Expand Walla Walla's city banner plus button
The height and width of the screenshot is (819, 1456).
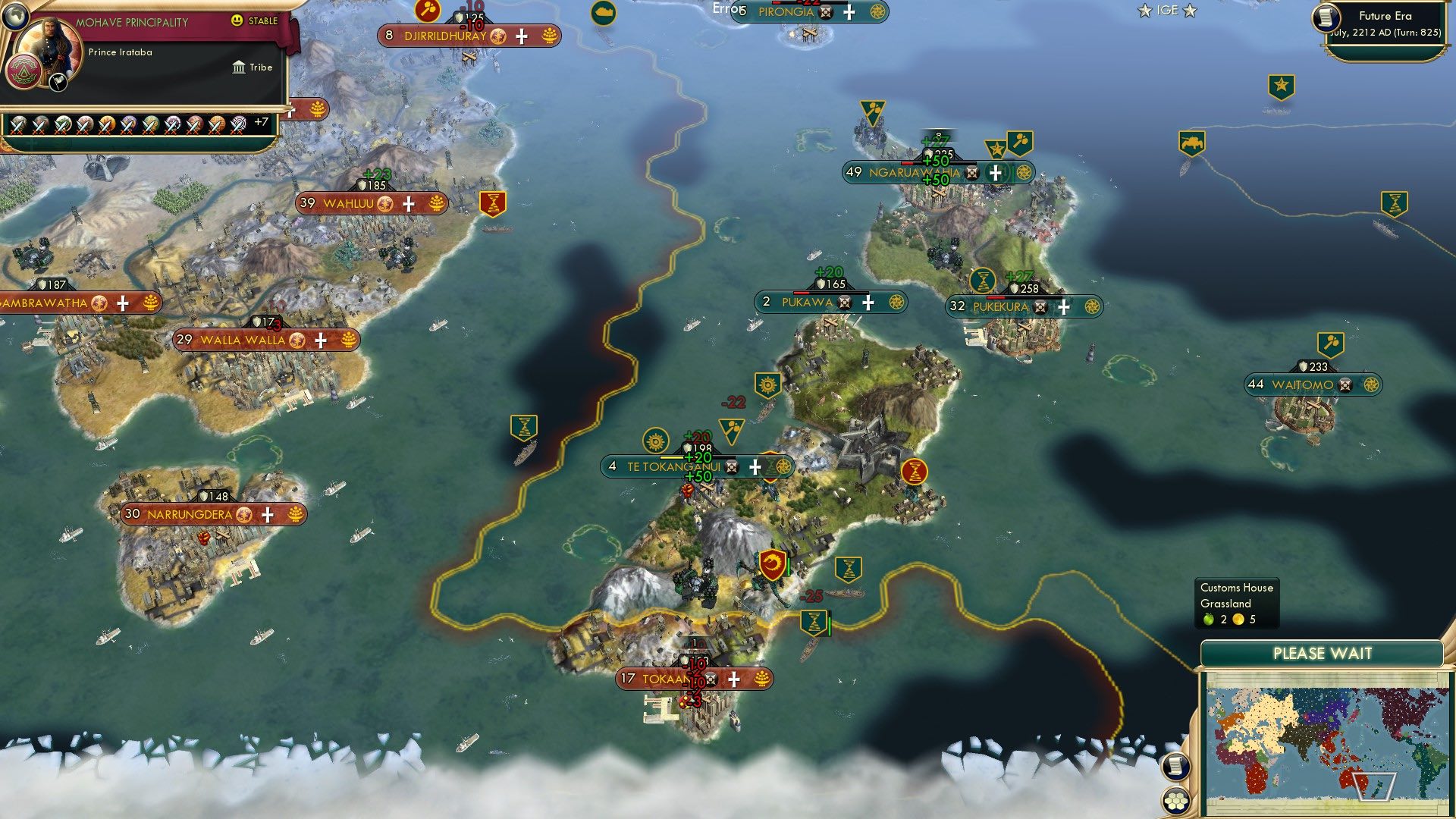[x=321, y=340]
